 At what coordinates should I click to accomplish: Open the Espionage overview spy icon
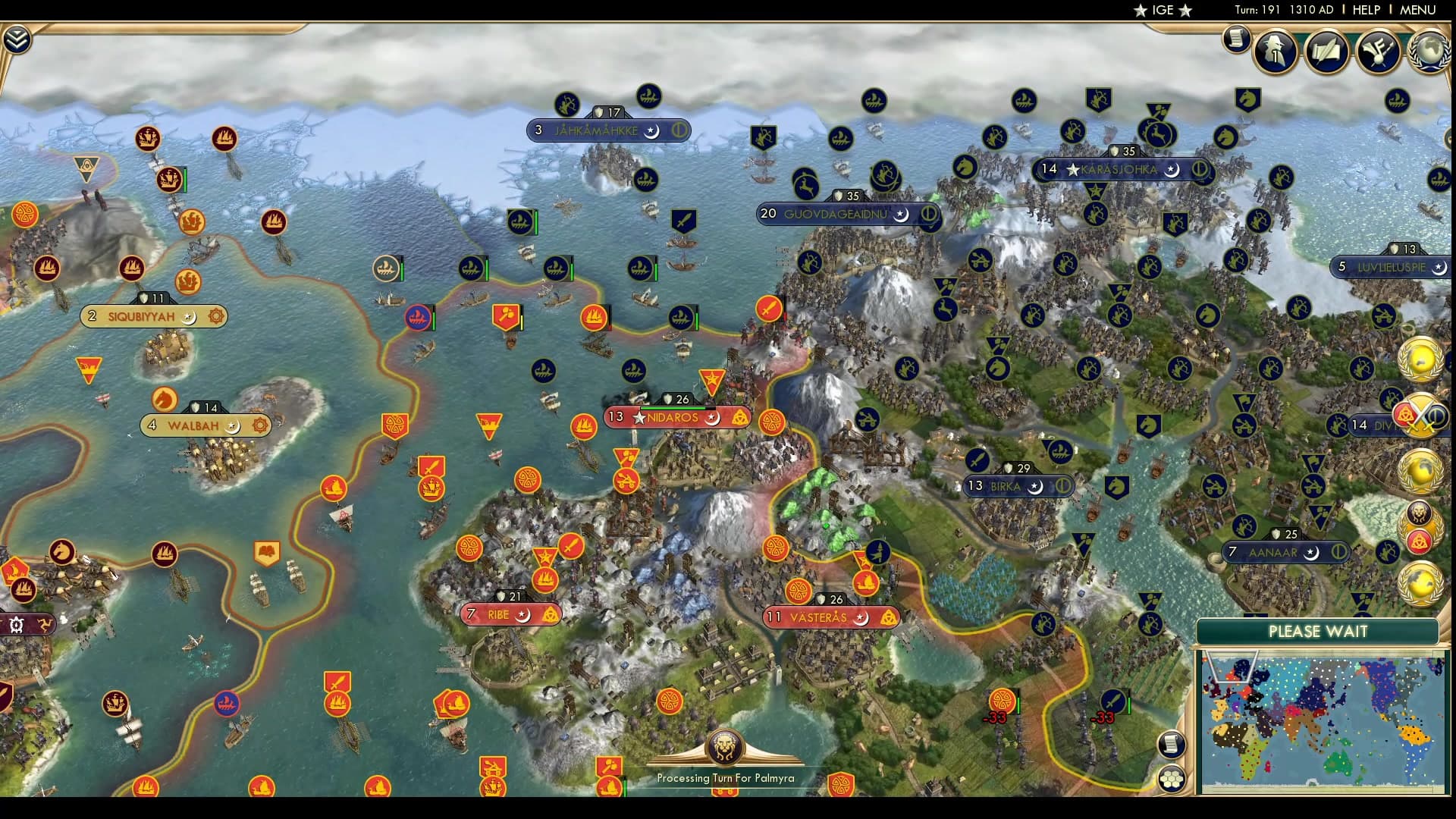[x=1274, y=52]
